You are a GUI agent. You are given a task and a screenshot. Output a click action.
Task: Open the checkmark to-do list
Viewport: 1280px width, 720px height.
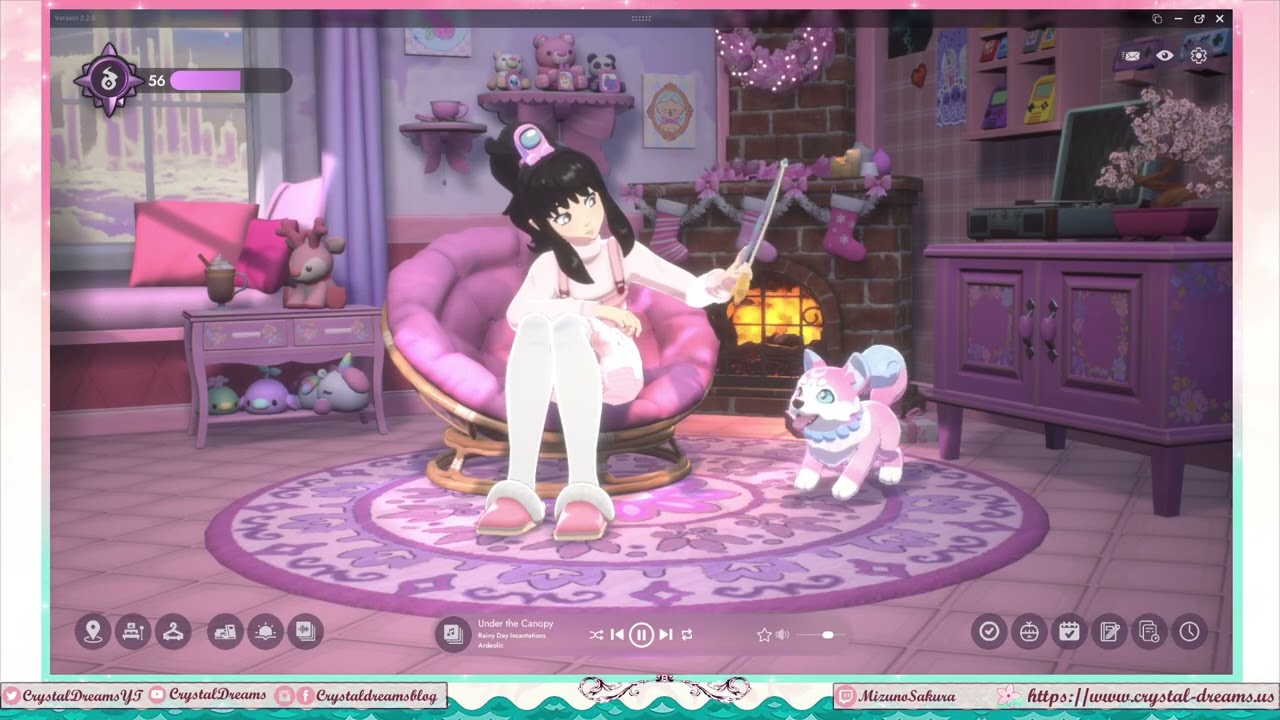pos(989,631)
